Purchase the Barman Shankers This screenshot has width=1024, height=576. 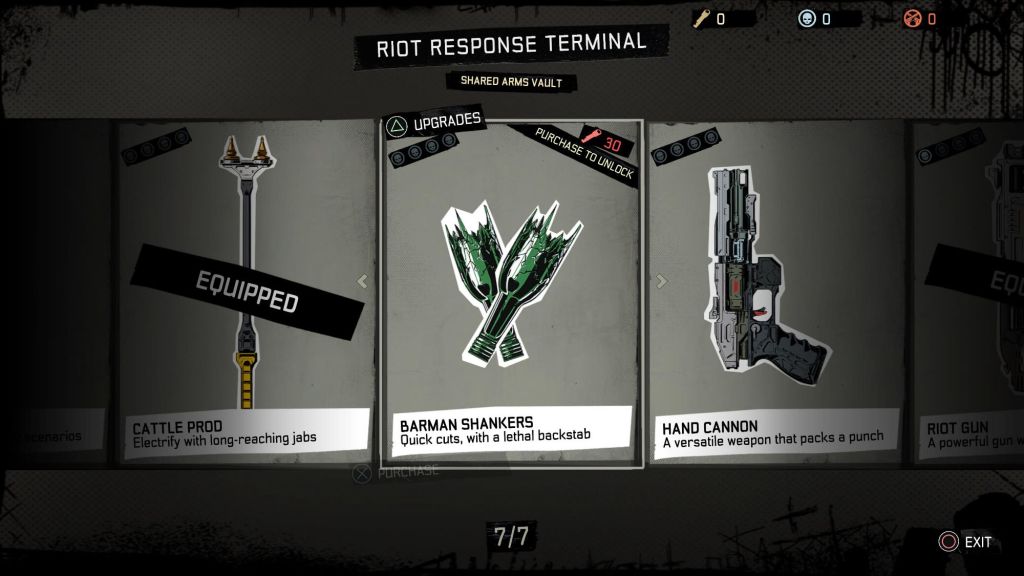(x=397, y=472)
